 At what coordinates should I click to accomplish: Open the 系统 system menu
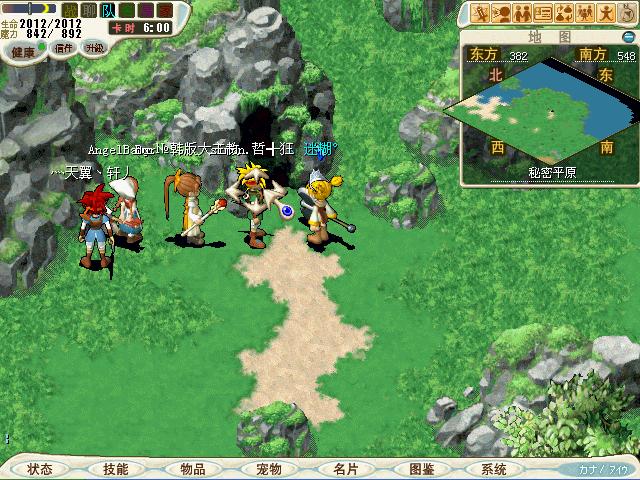click(x=493, y=469)
